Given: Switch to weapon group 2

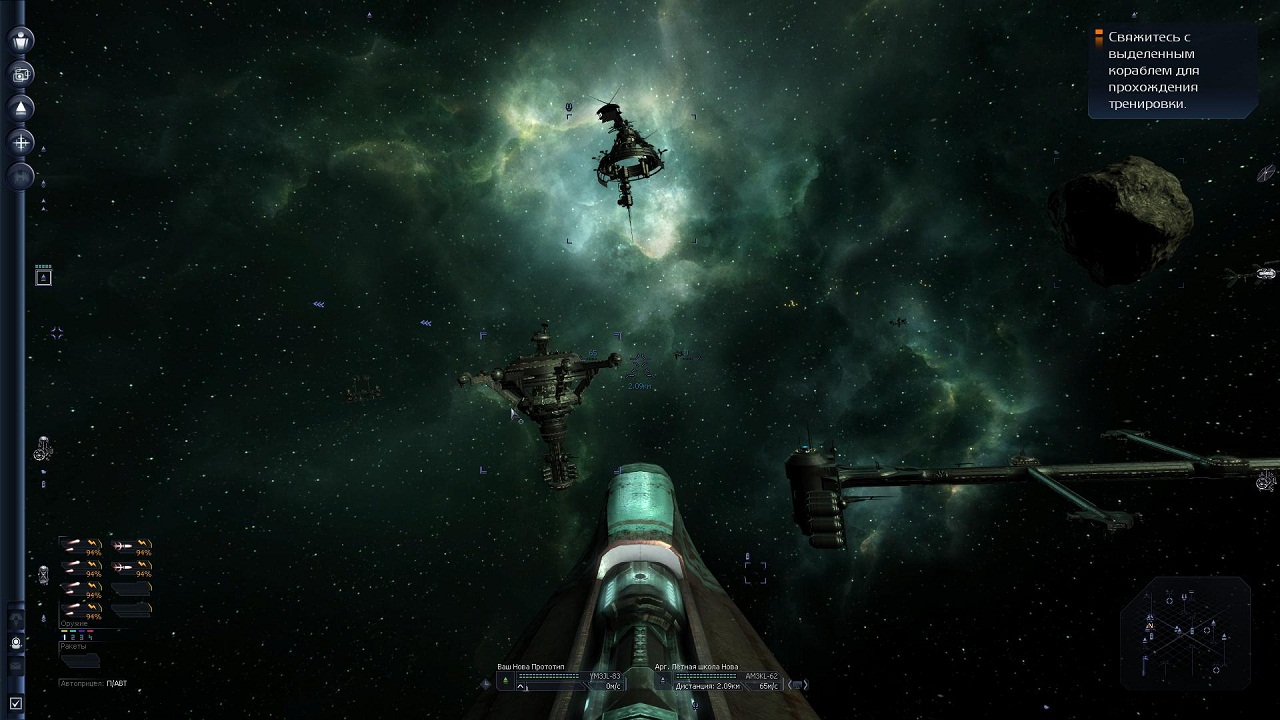Looking at the screenshot, I should 73,637.
